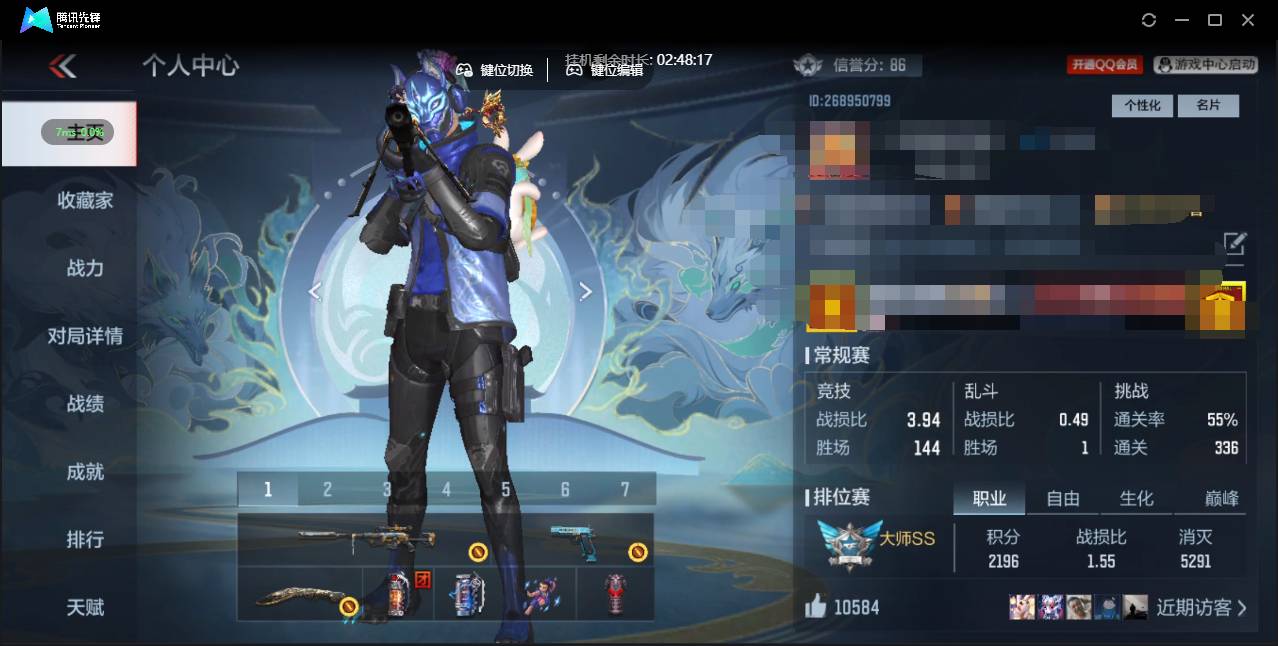This screenshot has width=1278, height=646.
Task: Select loadout number 2
Action: coord(327,489)
